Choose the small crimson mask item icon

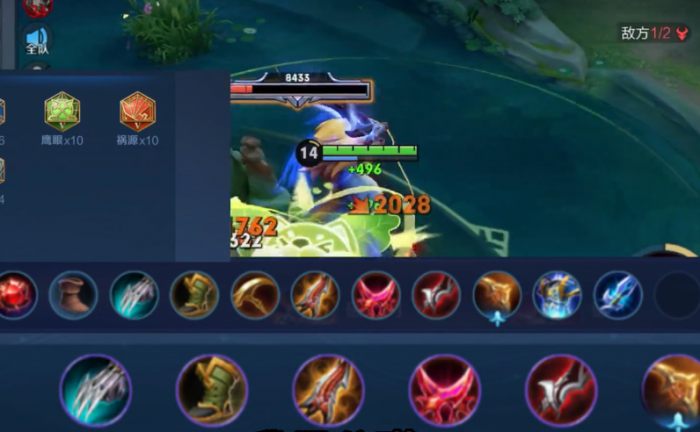(376, 295)
